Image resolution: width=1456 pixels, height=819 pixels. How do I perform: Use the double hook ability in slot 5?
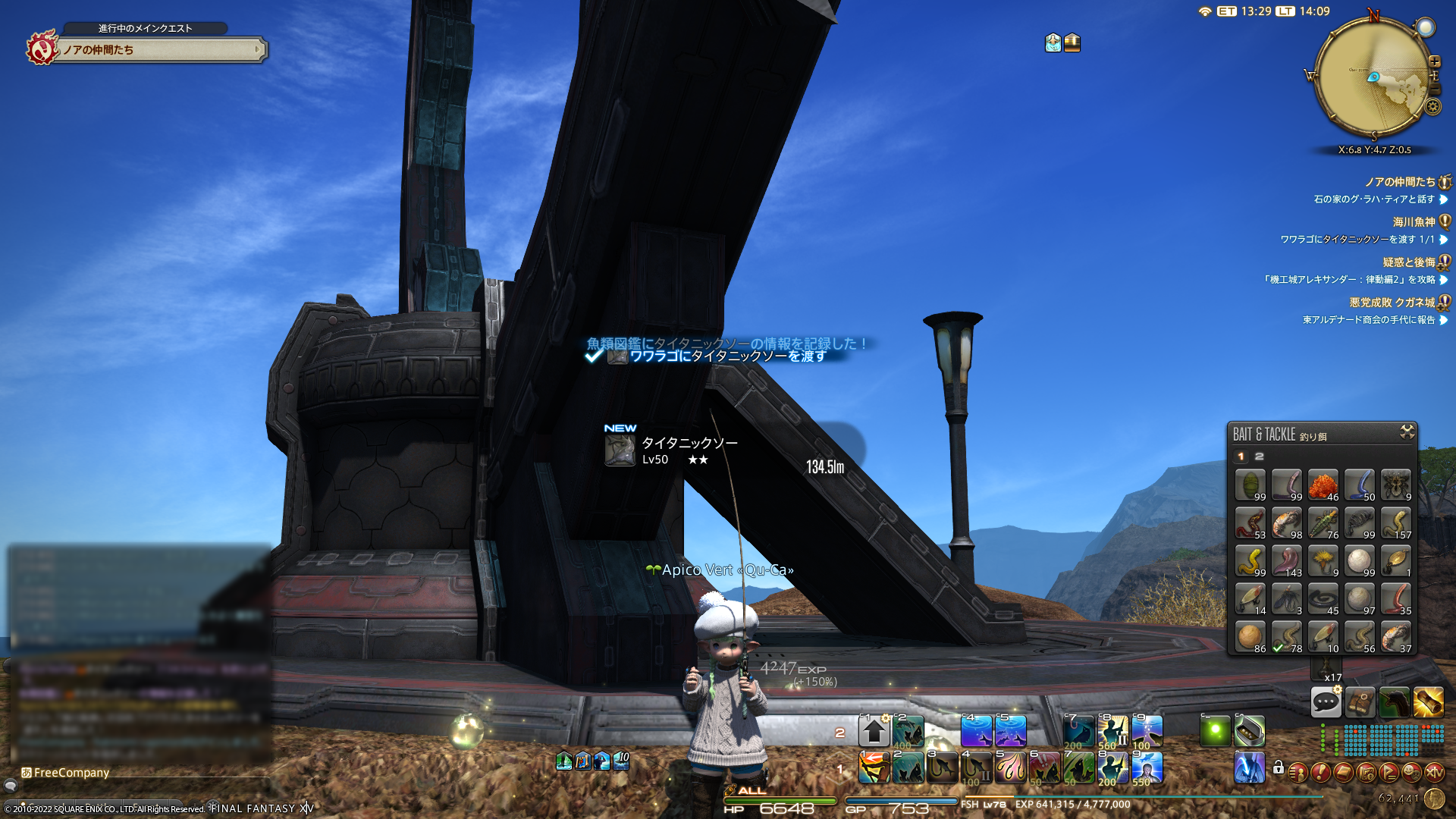point(1010,767)
